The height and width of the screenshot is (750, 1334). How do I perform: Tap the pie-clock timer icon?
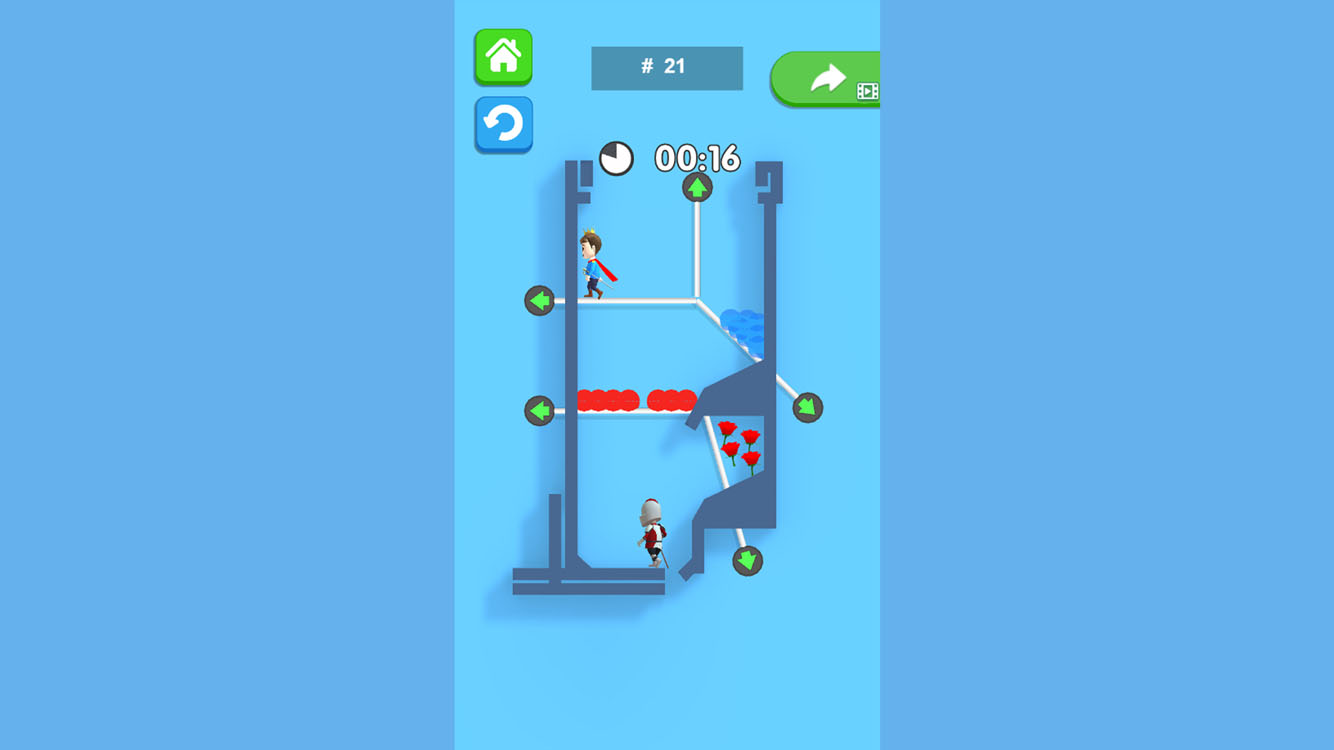click(617, 157)
